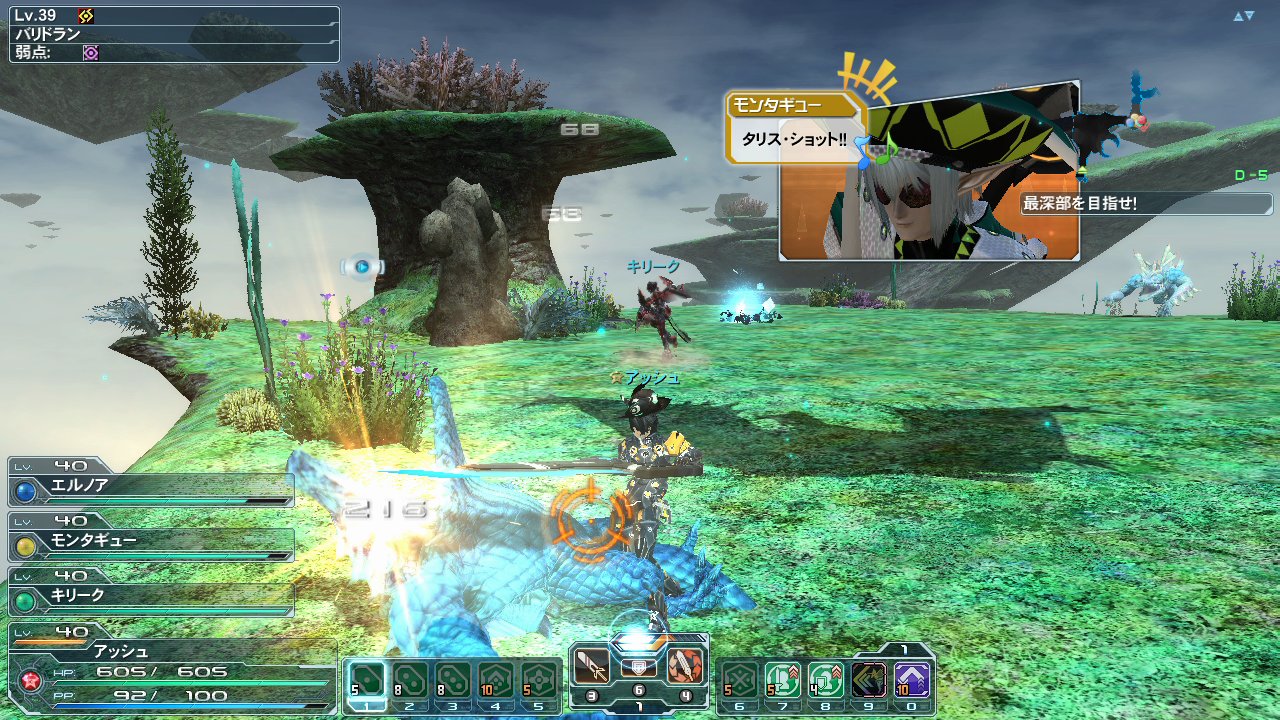The height and width of the screenshot is (720, 1280).
Task: Click アッシュ's HP bar
Action: [150, 677]
